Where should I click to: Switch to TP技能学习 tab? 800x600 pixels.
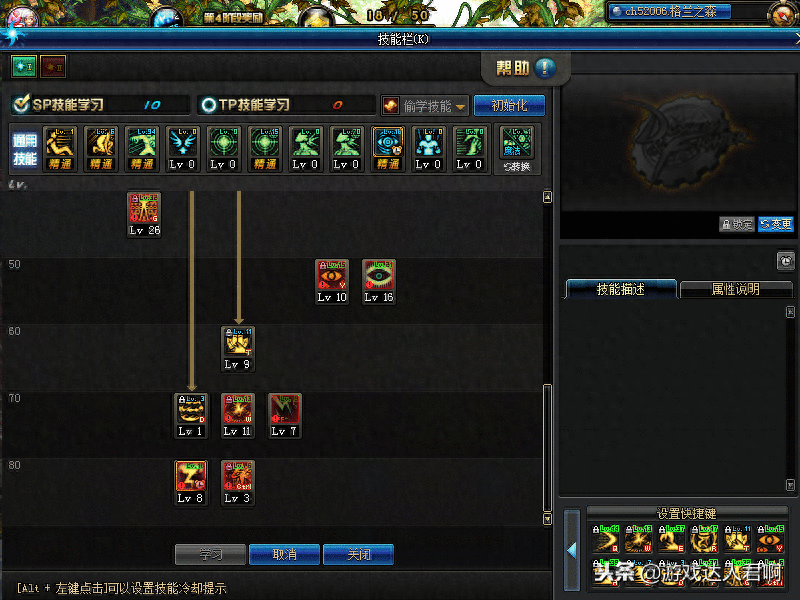[x=245, y=105]
